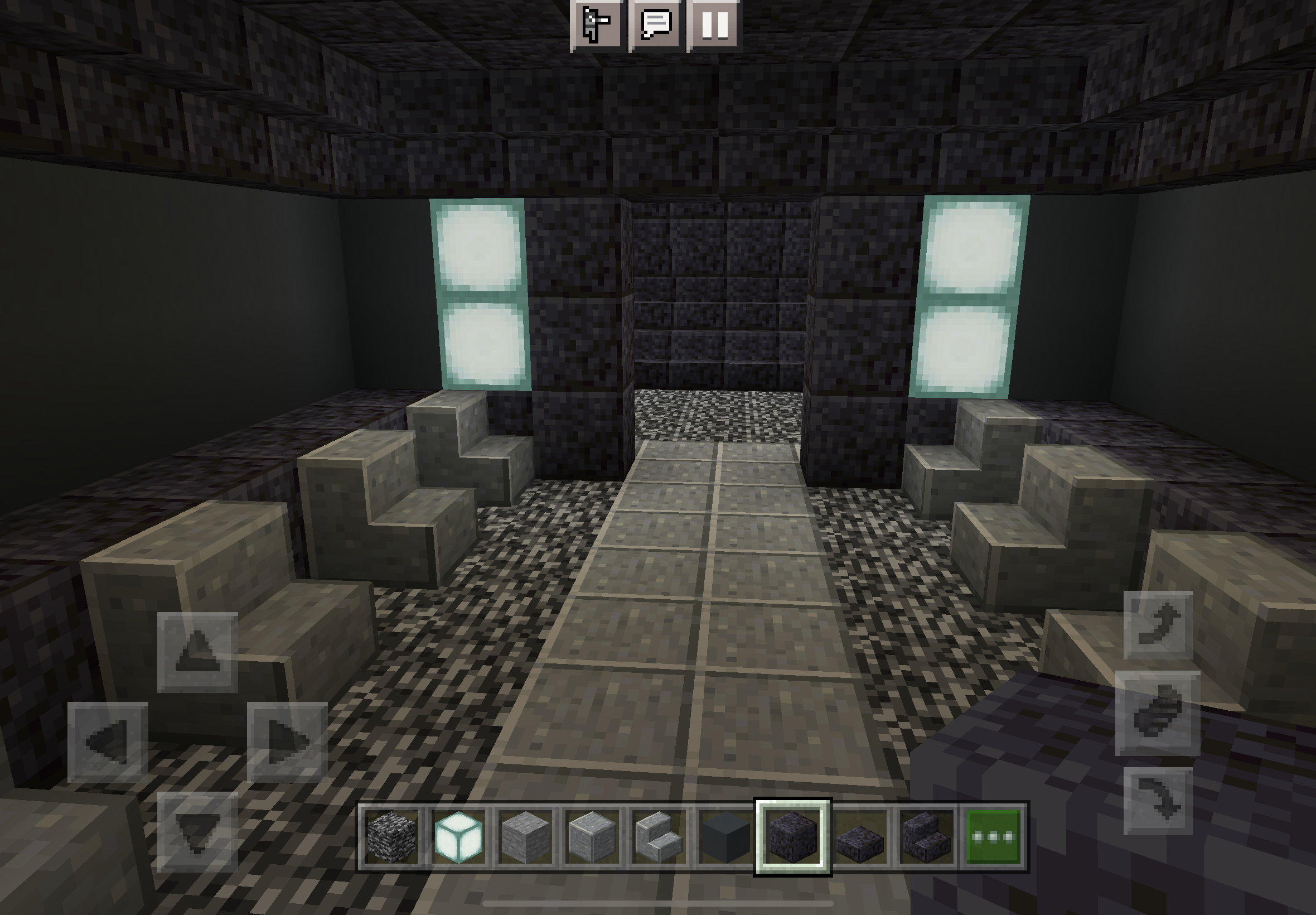Open inventory with green three-dots button
The image size is (1316, 915).
pyautogui.click(x=994, y=836)
